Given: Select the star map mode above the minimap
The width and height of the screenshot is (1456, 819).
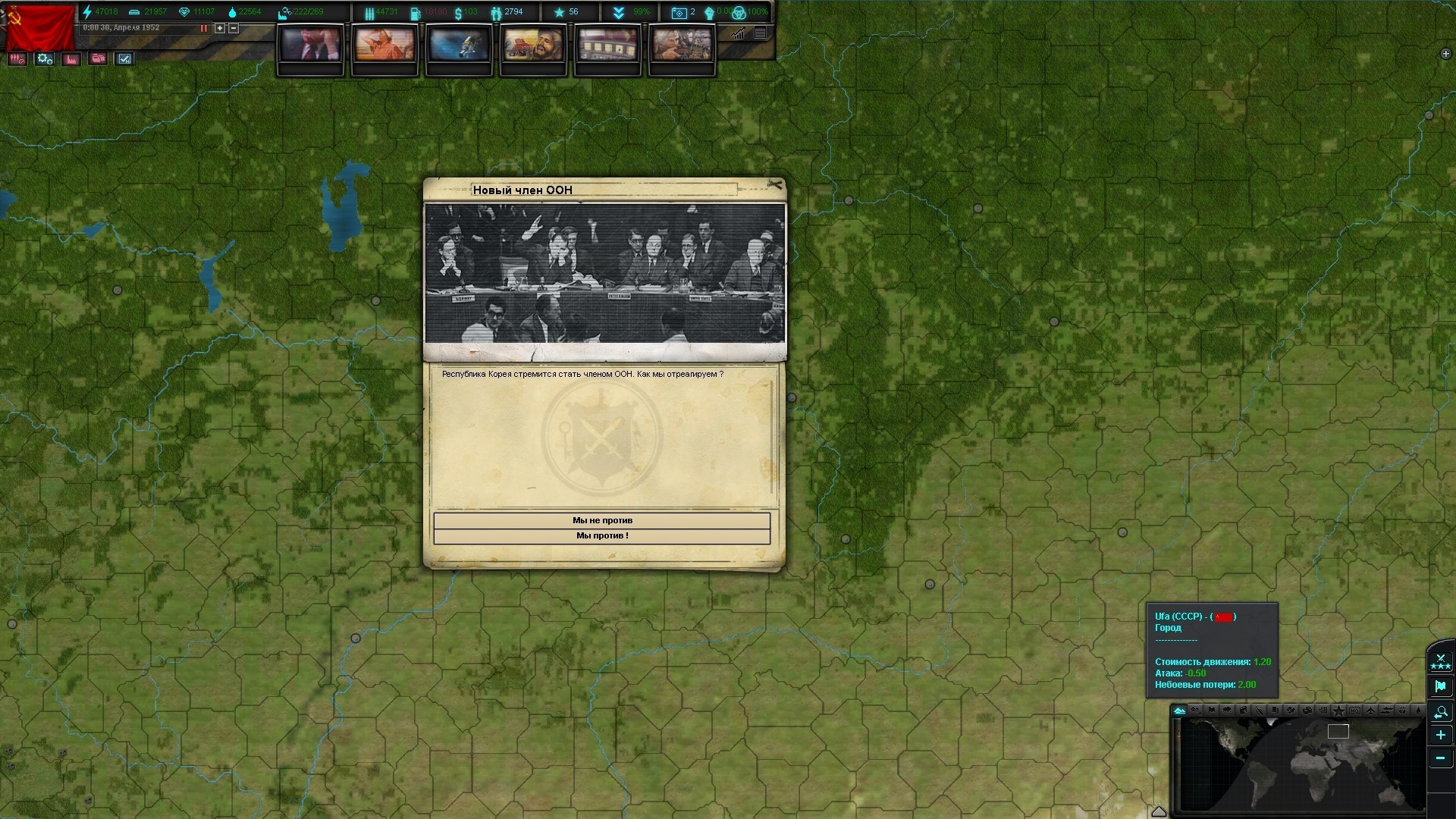Looking at the screenshot, I should tap(1338, 711).
